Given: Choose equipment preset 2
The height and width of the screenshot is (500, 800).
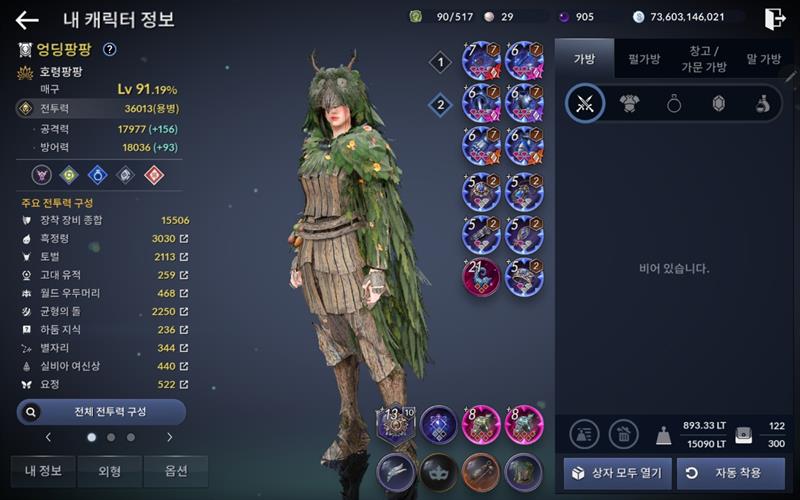Looking at the screenshot, I should click(440, 104).
